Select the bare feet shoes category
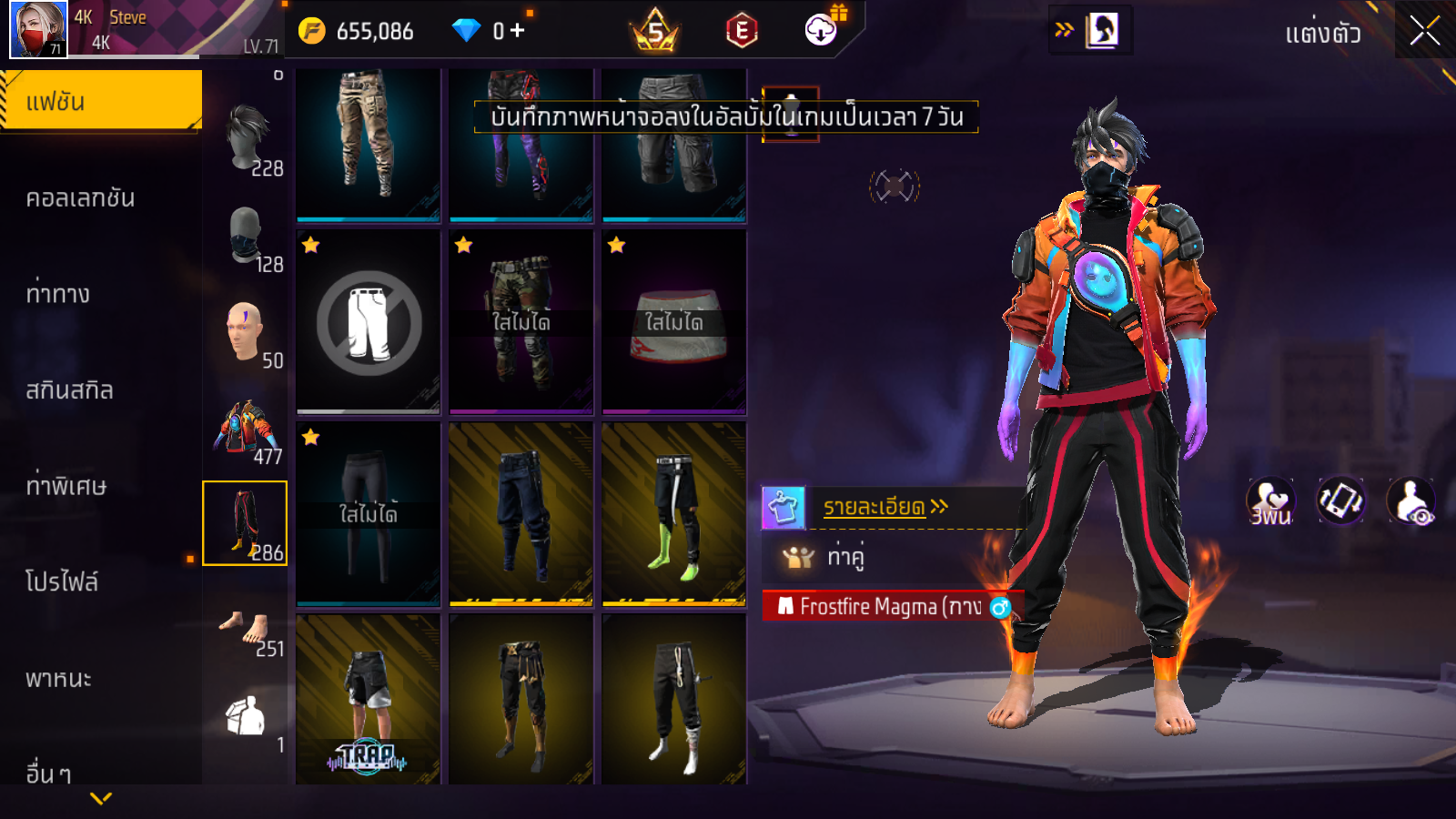 pos(244,628)
